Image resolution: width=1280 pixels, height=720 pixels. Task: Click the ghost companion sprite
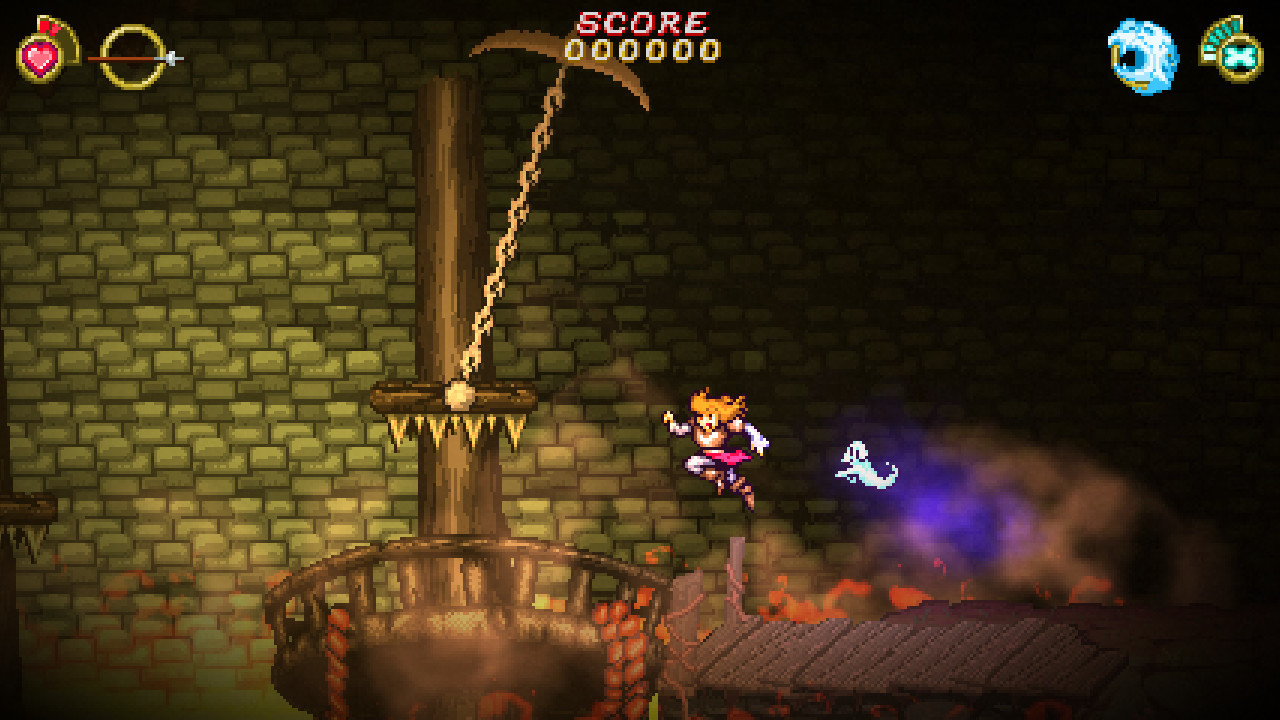(x=862, y=462)
